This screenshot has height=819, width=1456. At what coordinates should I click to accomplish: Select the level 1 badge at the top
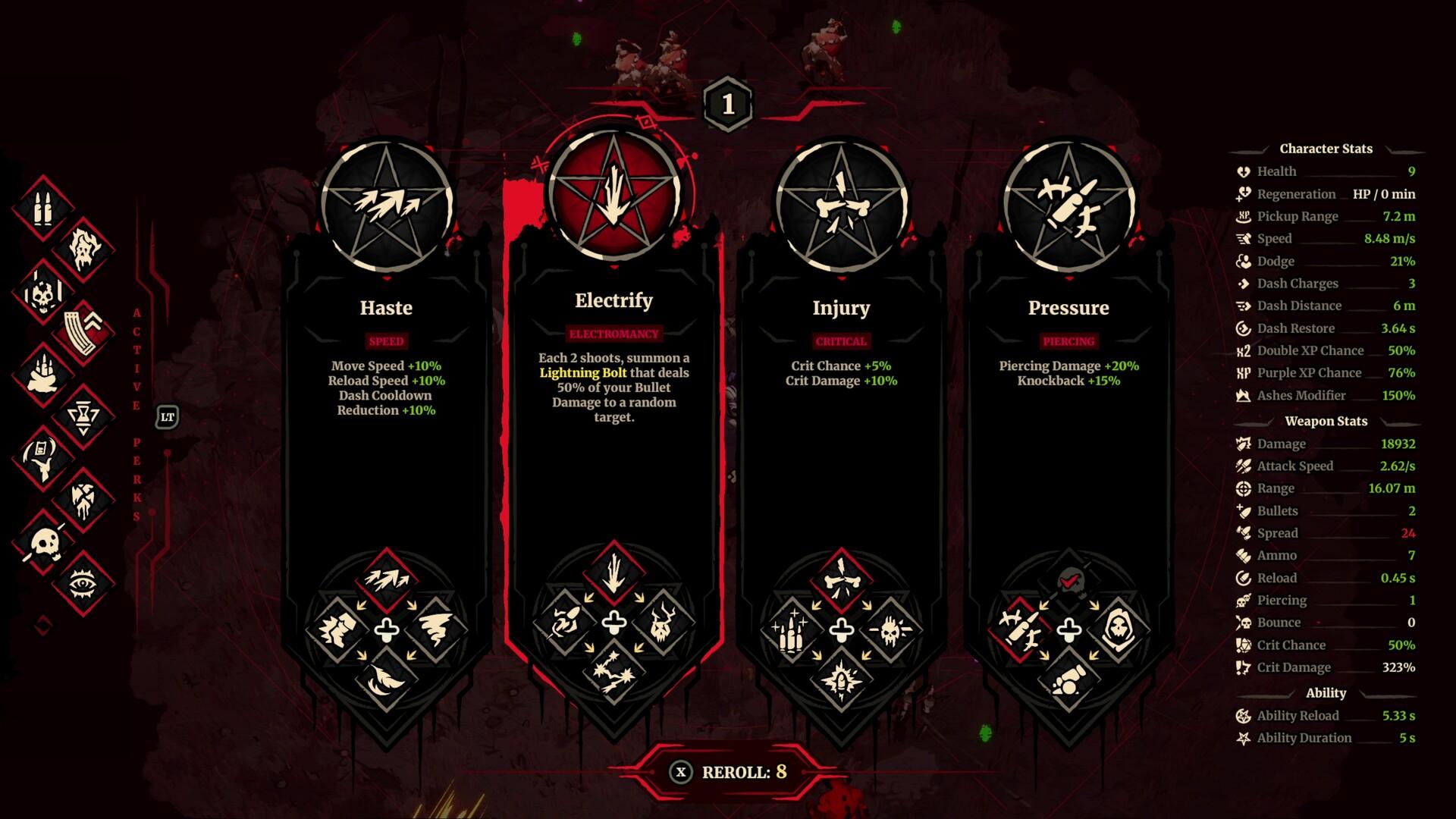coord(727,105)
